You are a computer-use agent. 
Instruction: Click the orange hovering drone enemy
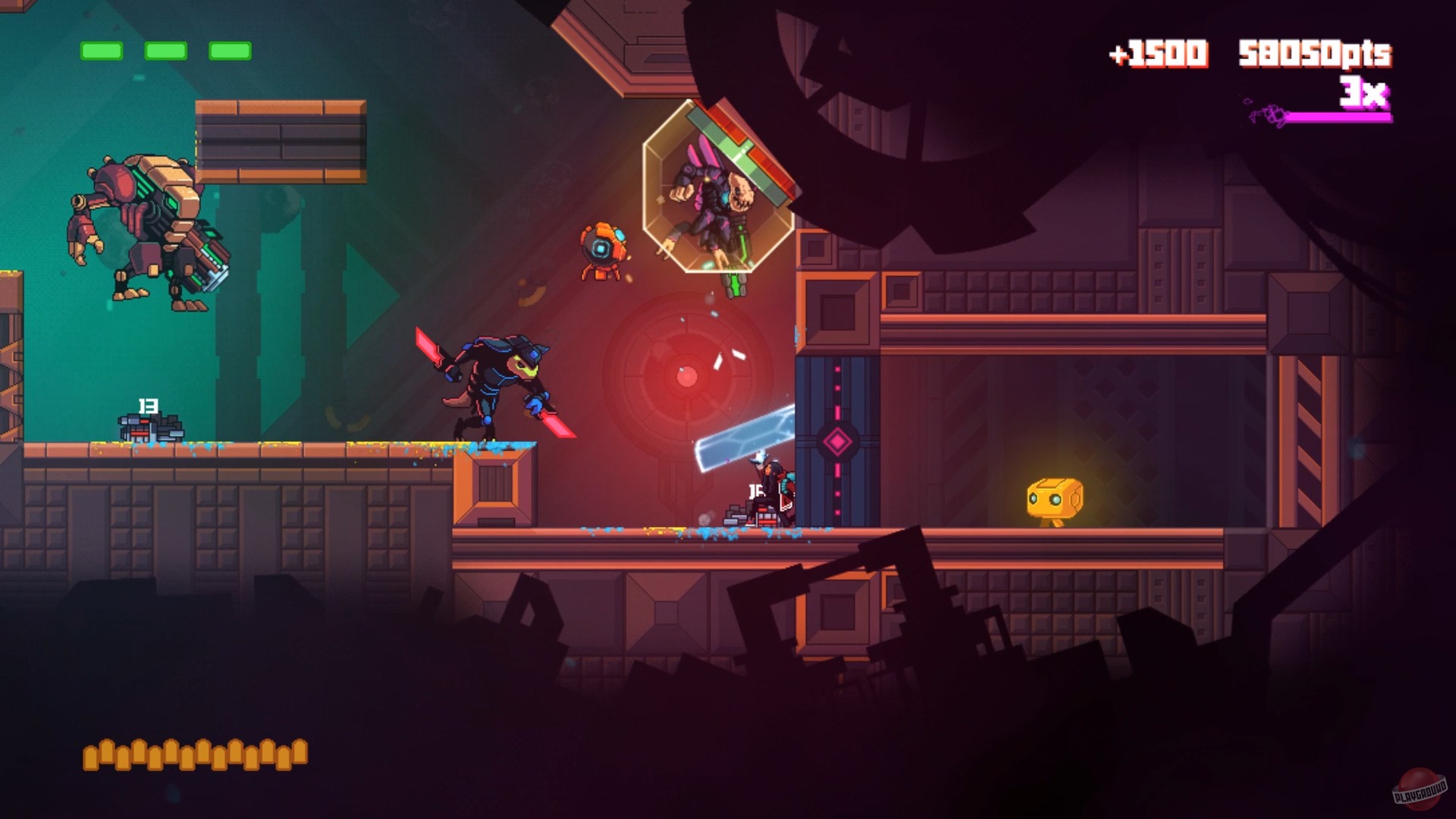click(x=601, y=250)
